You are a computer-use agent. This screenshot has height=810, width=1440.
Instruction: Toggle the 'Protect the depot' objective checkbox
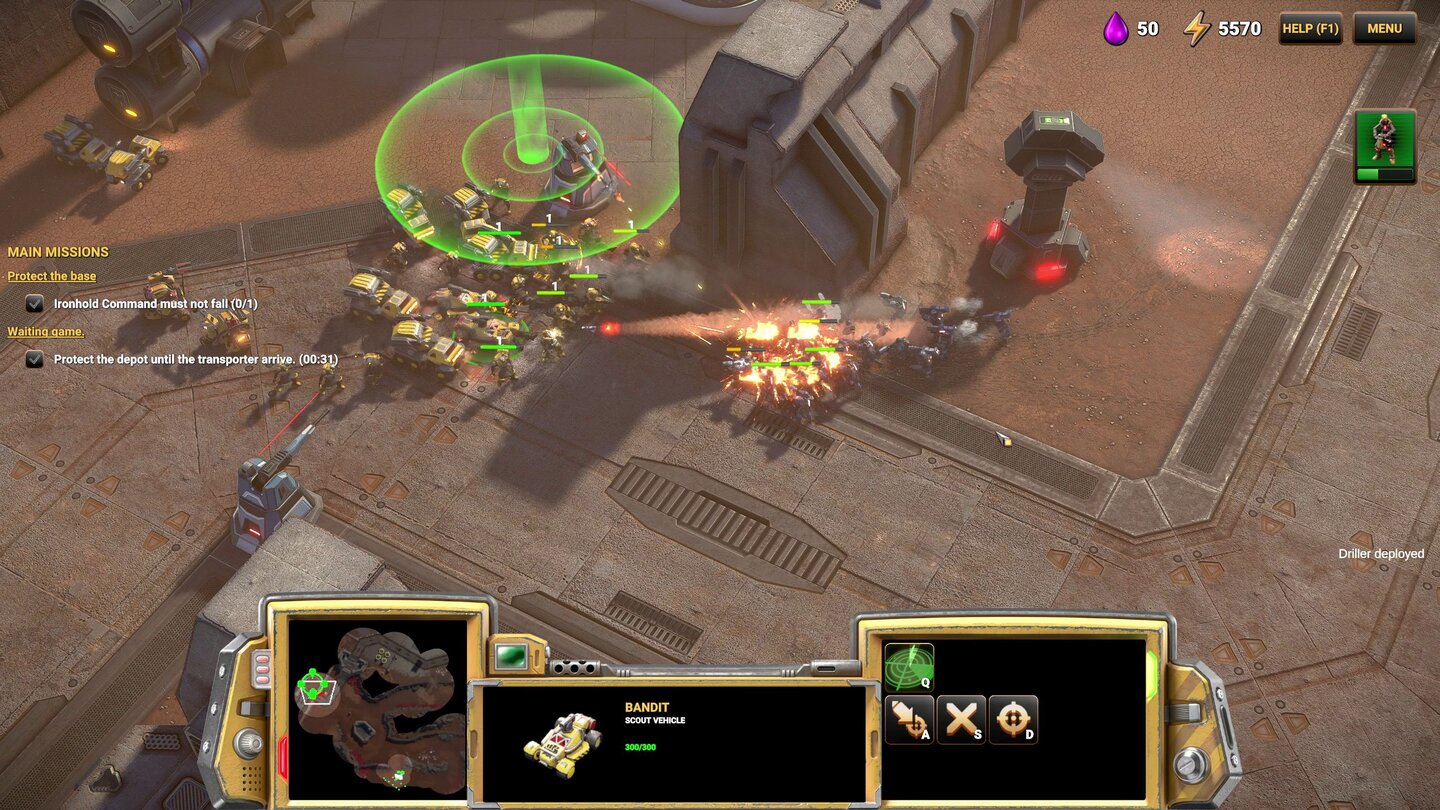tap(35, 359)
